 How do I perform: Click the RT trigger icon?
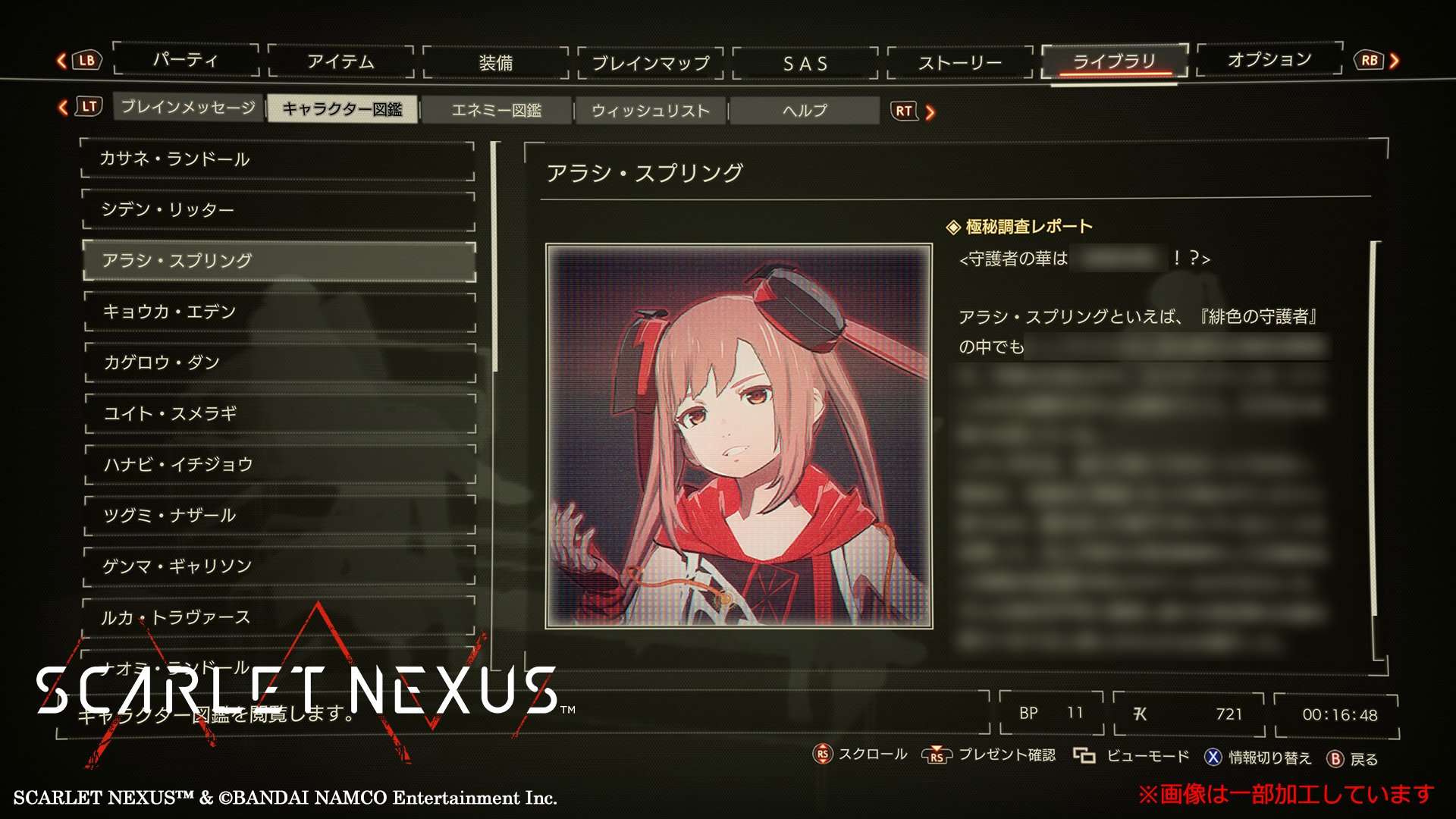[x=904, y=111]
